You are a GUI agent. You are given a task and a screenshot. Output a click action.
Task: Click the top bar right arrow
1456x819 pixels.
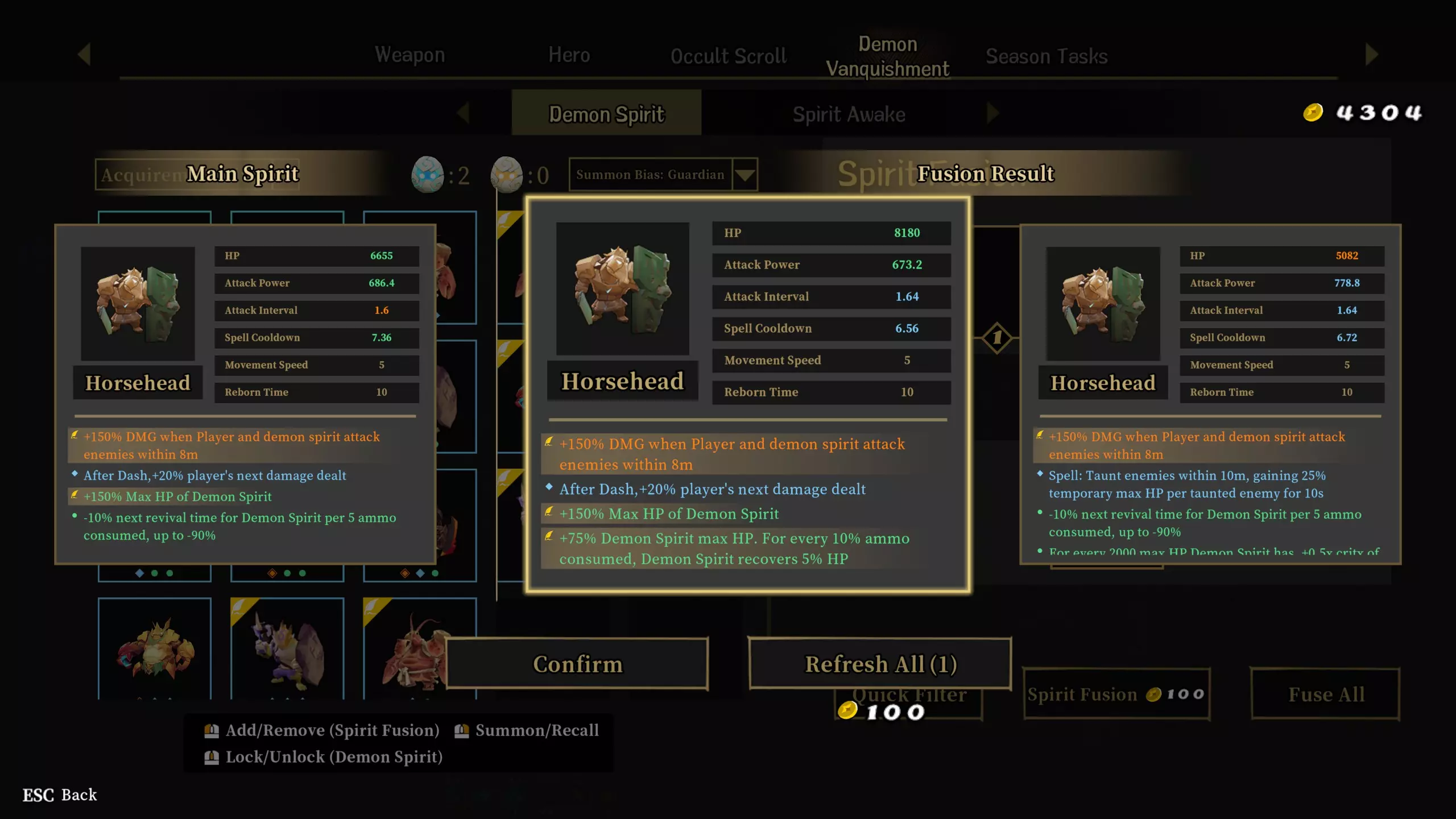click(x=1371, y=55)
